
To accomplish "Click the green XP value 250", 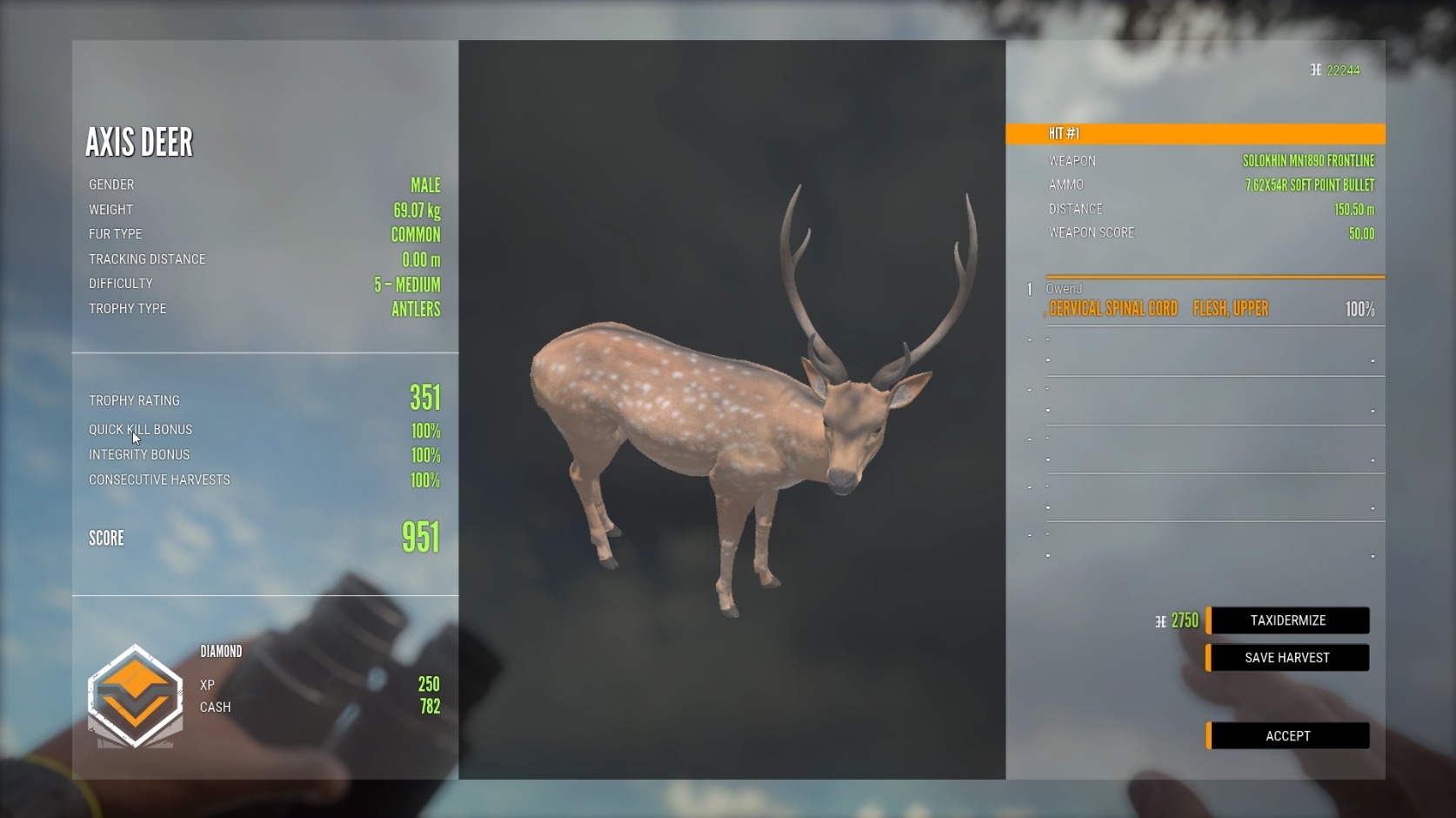I will click(x=431, y=685).
